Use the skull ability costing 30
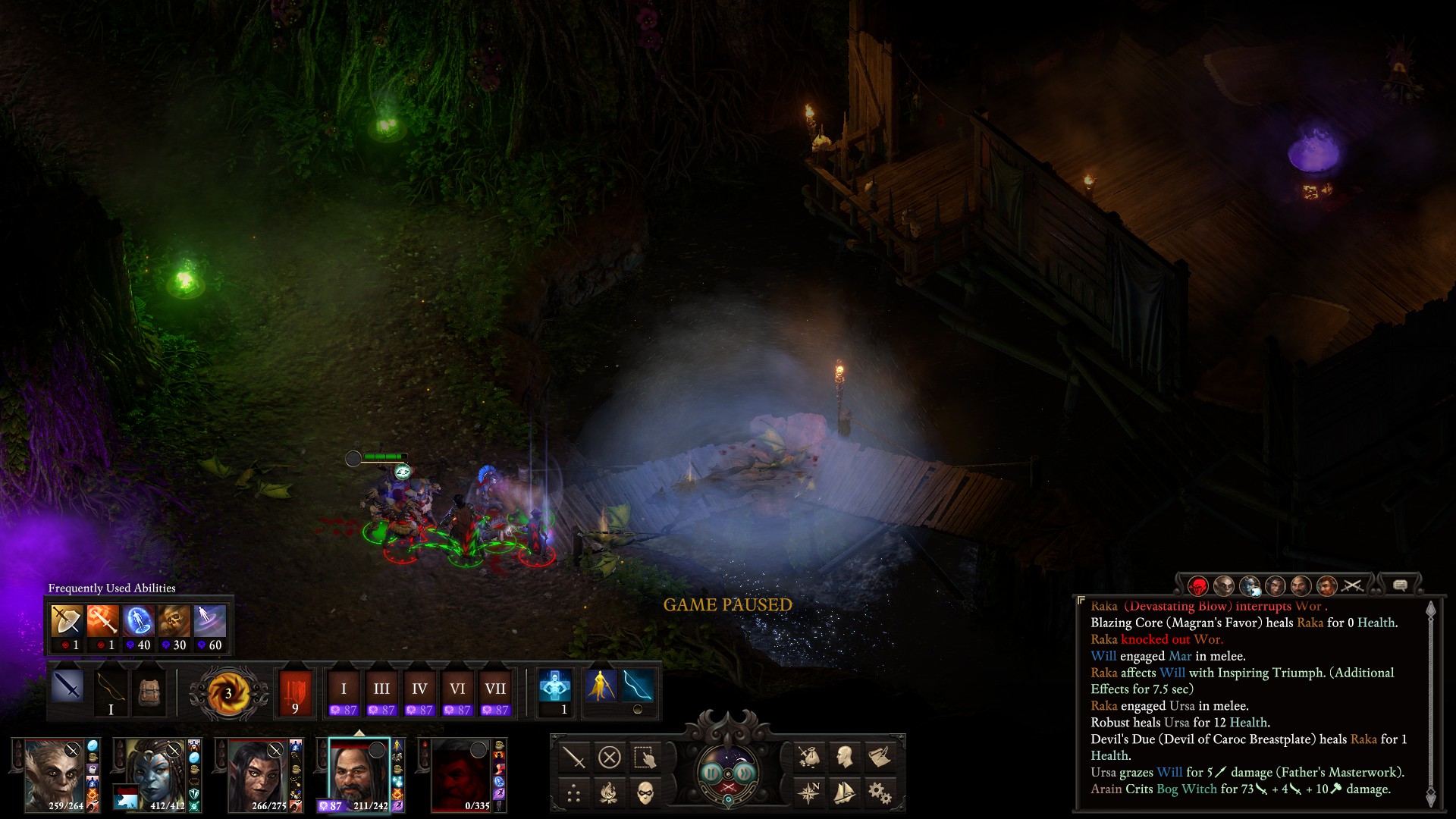The width and height of the screenshot is (1456, 819). click(x=174, y=622)
